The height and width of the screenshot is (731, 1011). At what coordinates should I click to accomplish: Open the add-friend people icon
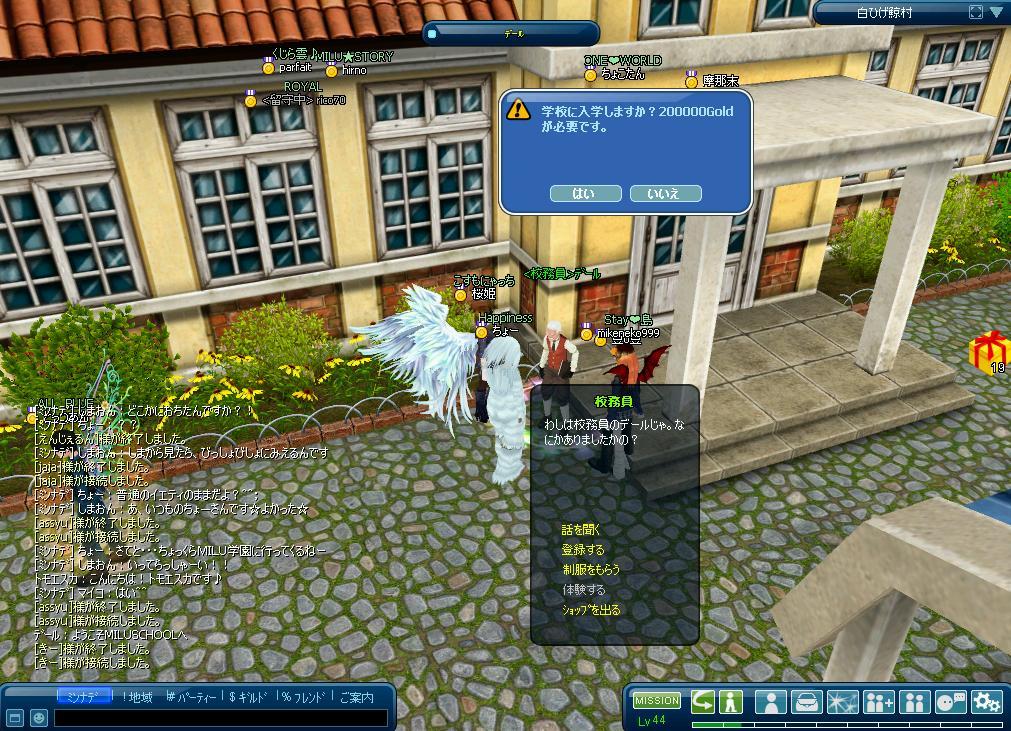879,702
